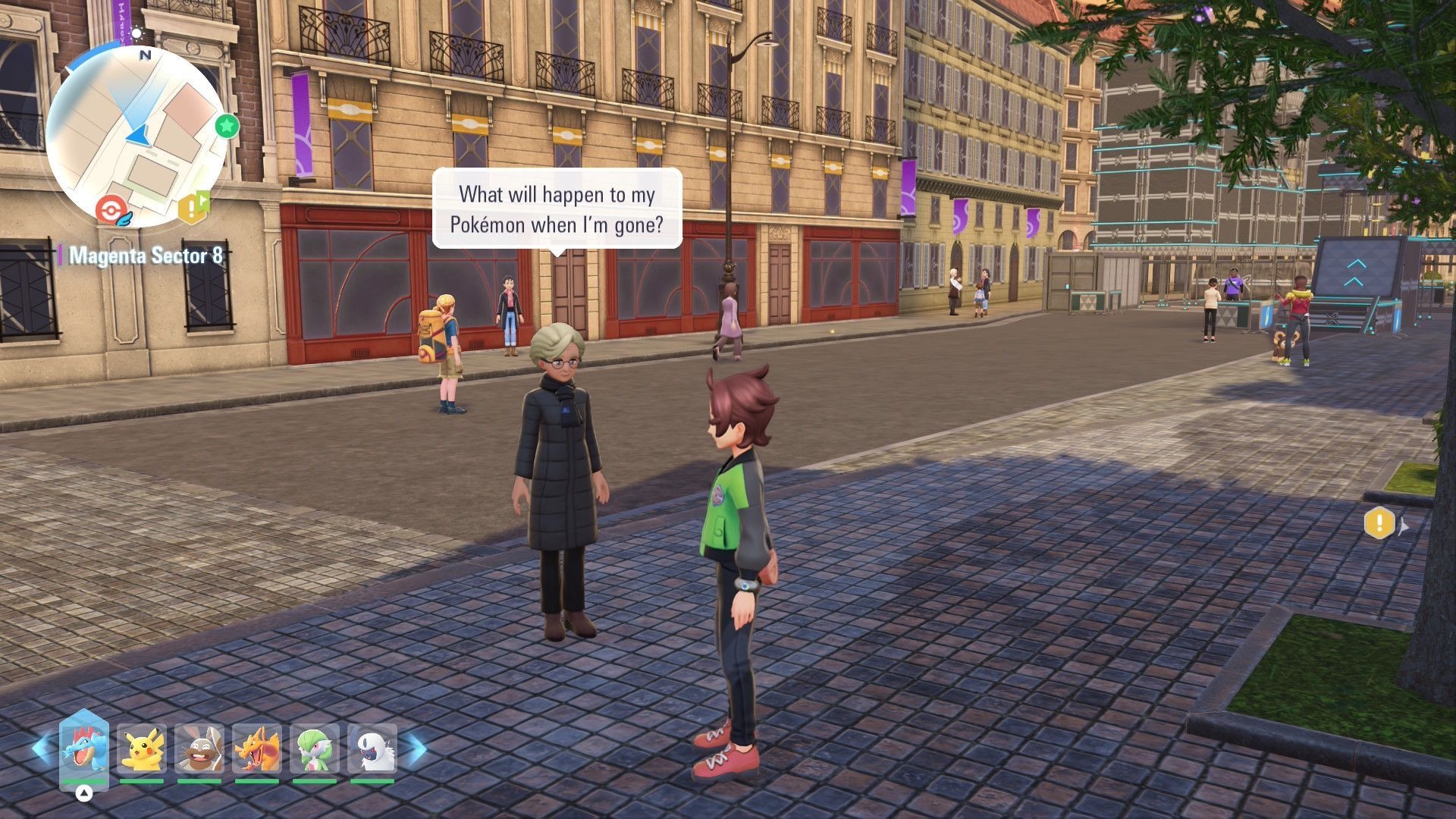Select Gardevoir from the party bar
Viewport: 1456px width, 819px height.
point(315,749)
